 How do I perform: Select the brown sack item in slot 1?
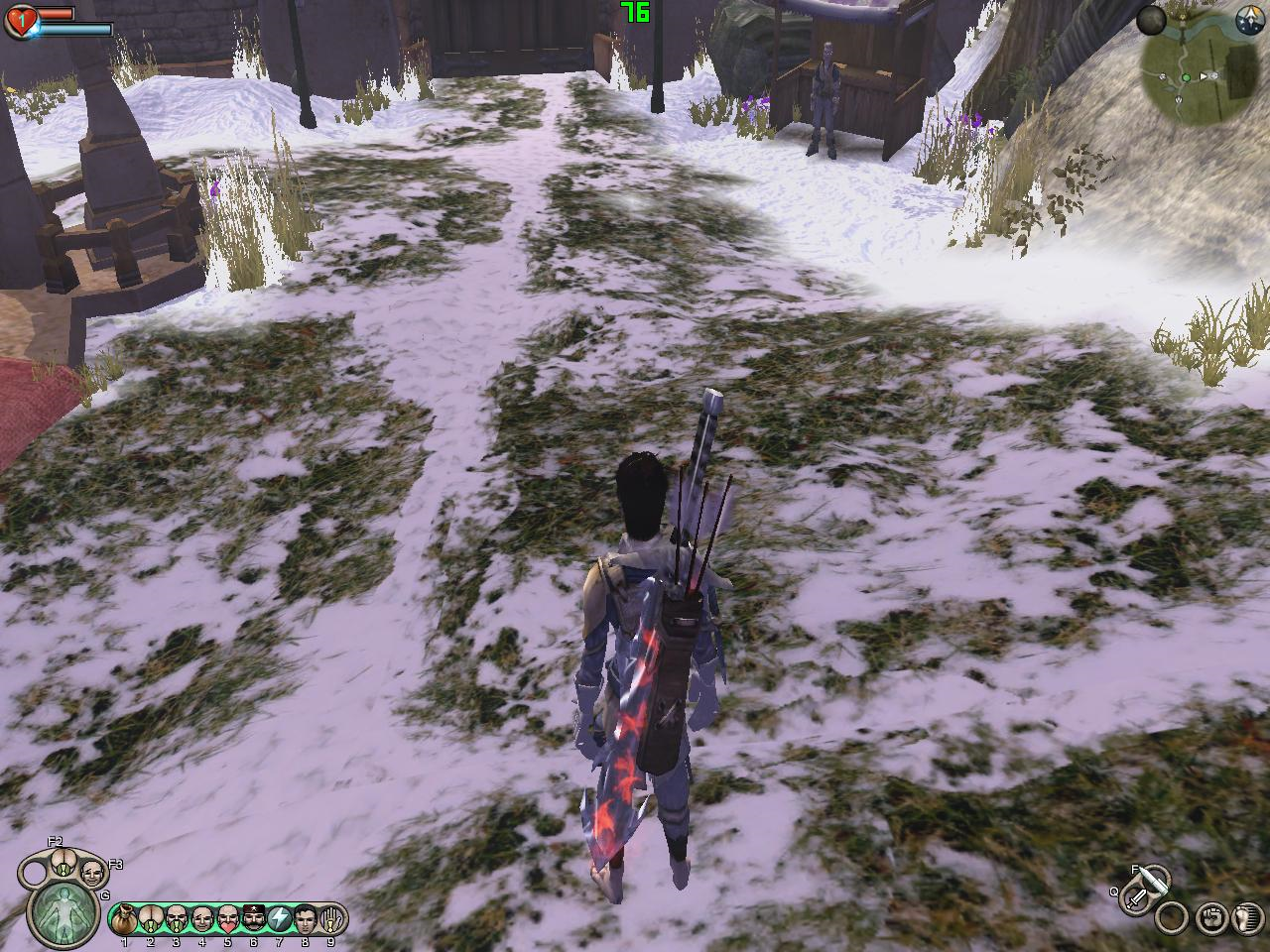tap(126, 917)
